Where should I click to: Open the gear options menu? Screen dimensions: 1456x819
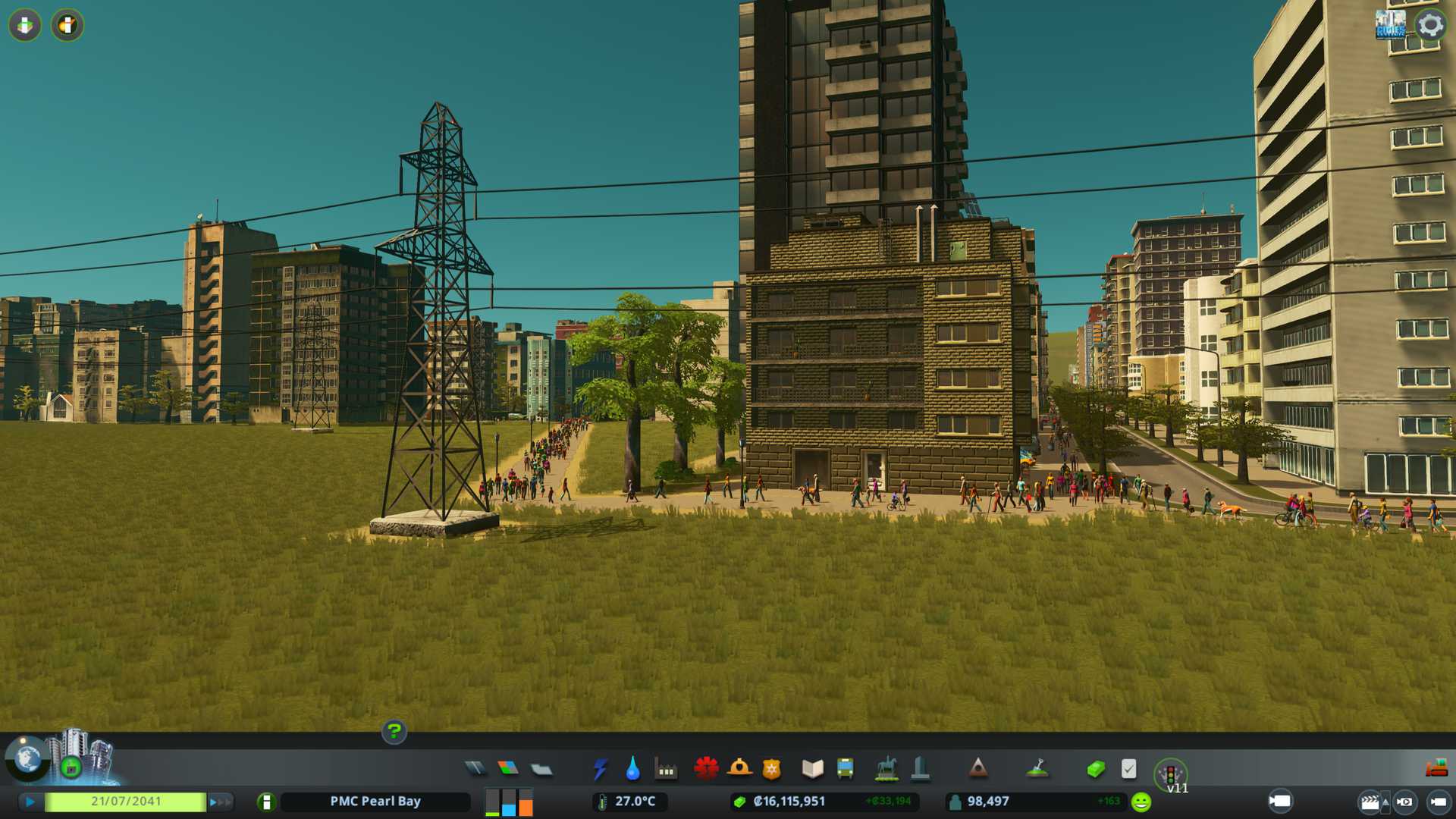point(1430,25)
